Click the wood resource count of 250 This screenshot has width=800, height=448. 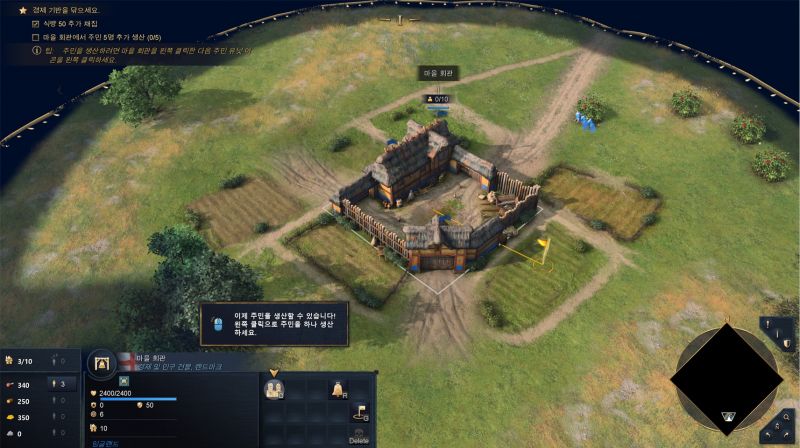(20, 400)
